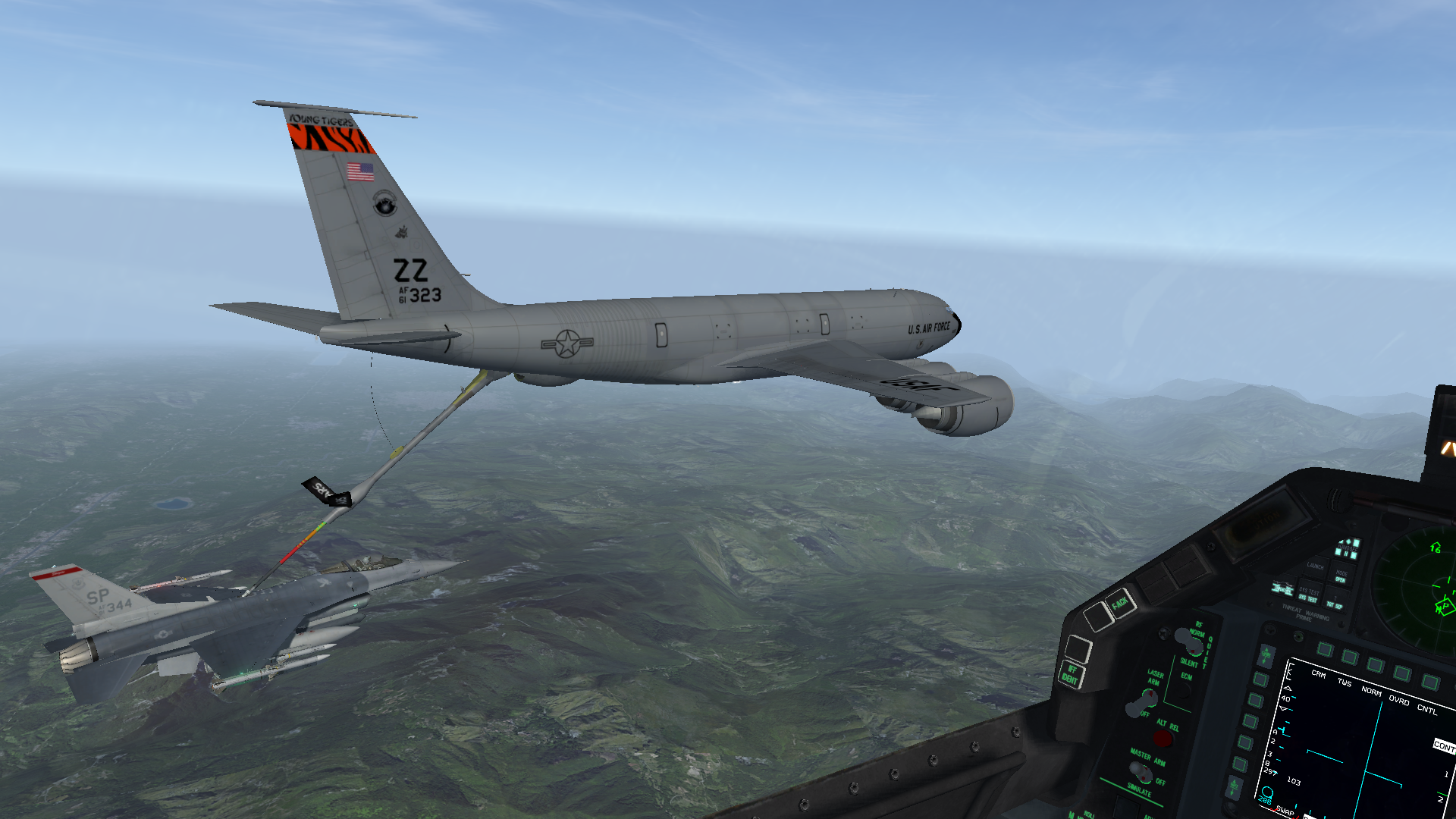Click the MFD gain rocker switch
Image resolution: width=1456 pixels, height=819 pixels.
click(x=1265, y=656)
